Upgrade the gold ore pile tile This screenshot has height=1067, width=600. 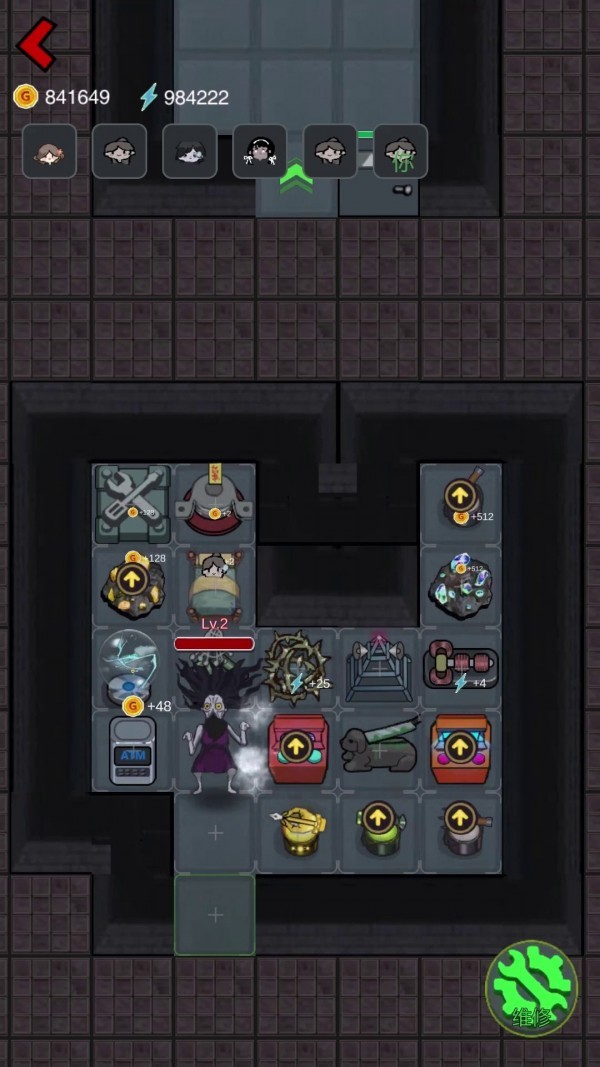point(132,581)
